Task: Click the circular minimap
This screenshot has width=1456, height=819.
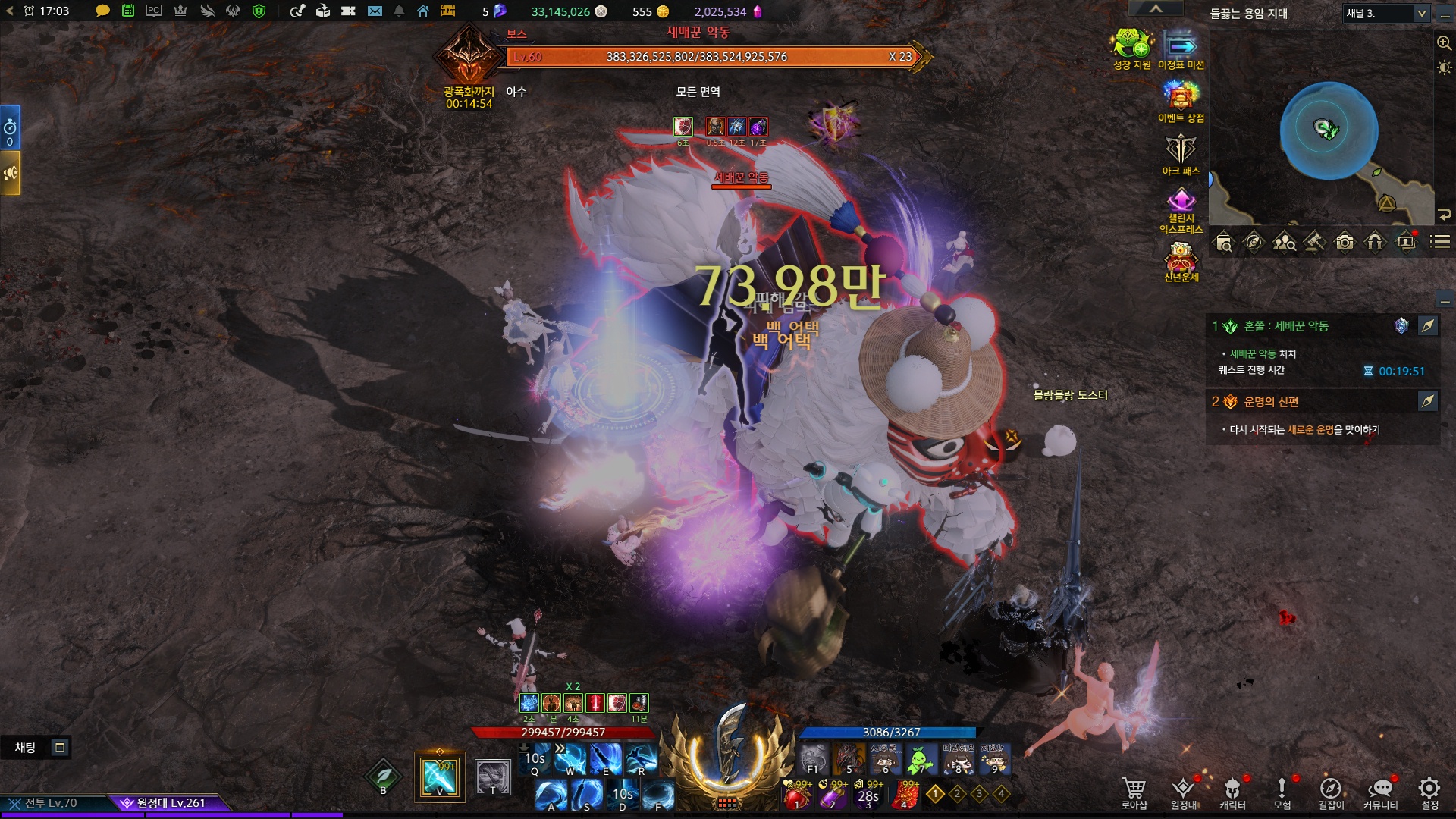Action: pyautogui.click(x=1329, y=130)
